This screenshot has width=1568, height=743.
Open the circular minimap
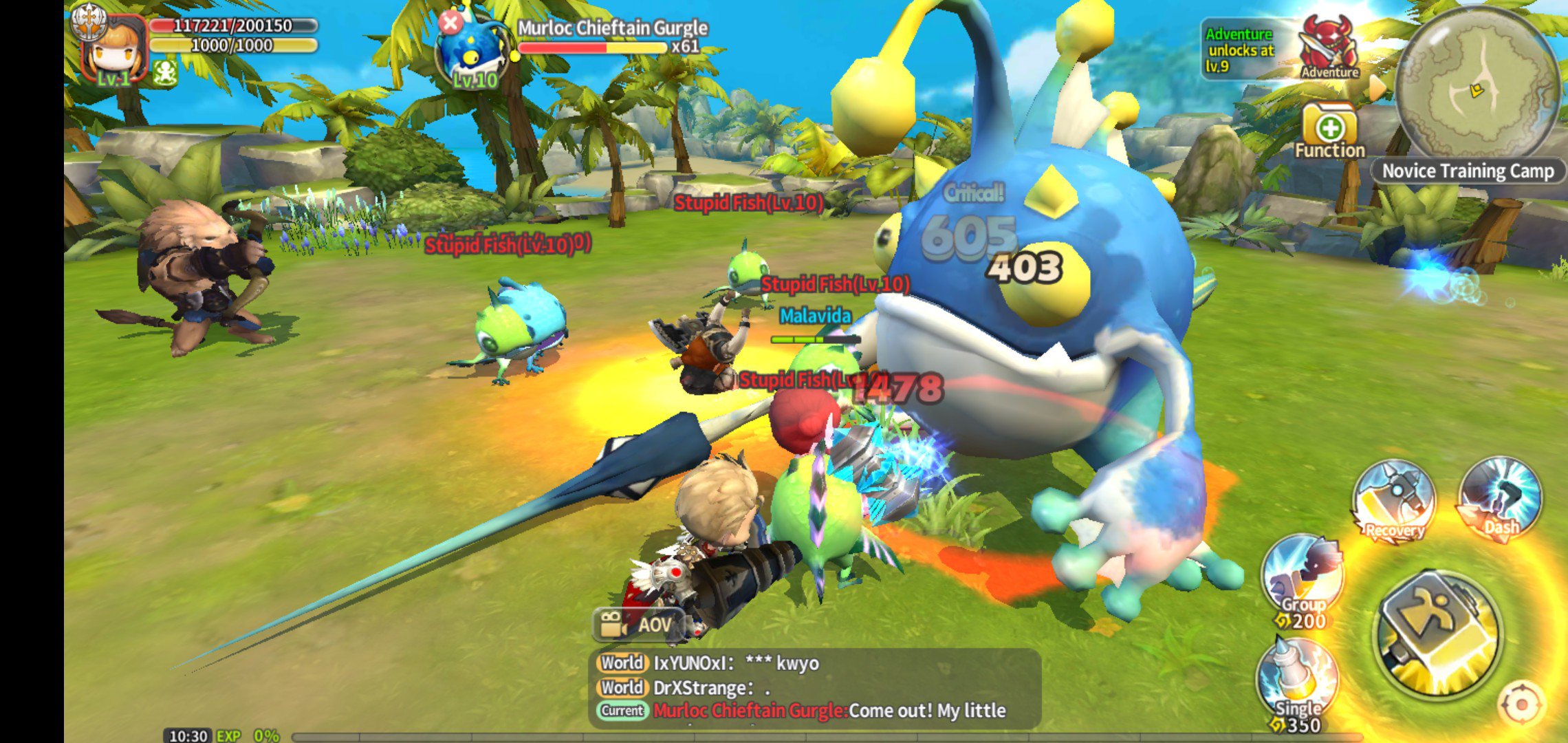tap(1477, 85)
